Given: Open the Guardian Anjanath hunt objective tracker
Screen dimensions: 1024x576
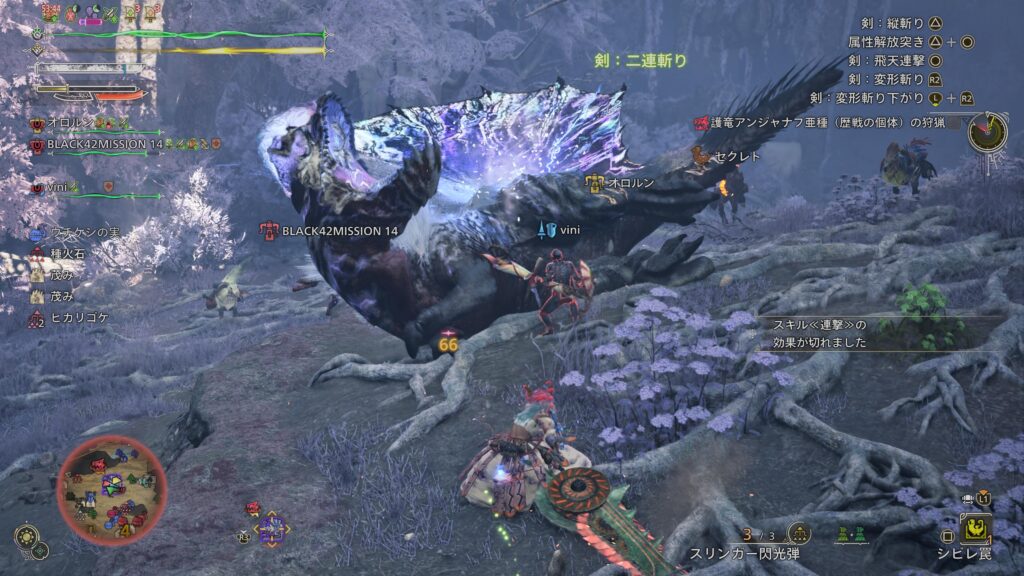Looking at the screenshot, I should [828, 123].
